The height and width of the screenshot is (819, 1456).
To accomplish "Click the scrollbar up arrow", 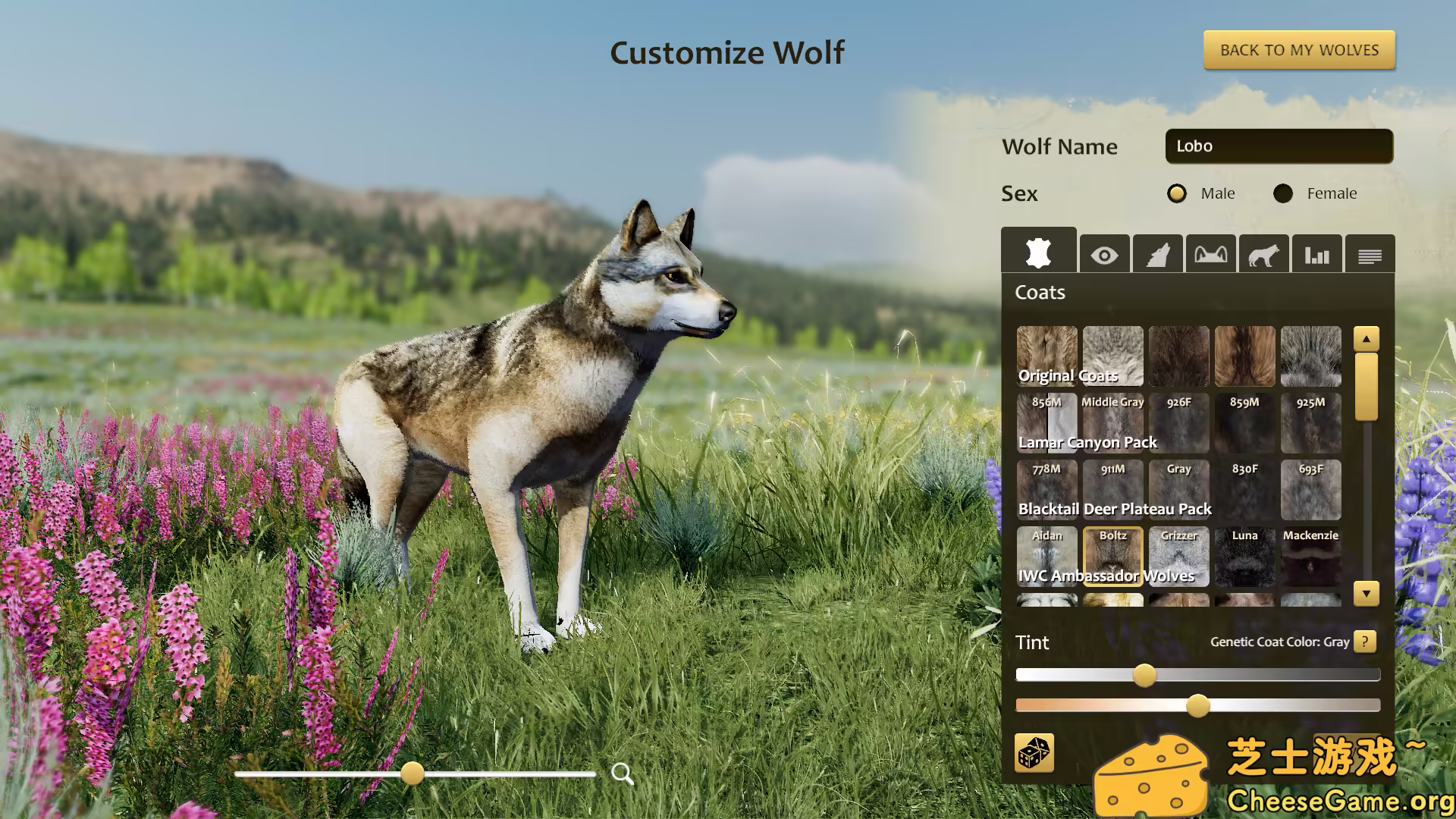I will click(x=1366, y=339).
